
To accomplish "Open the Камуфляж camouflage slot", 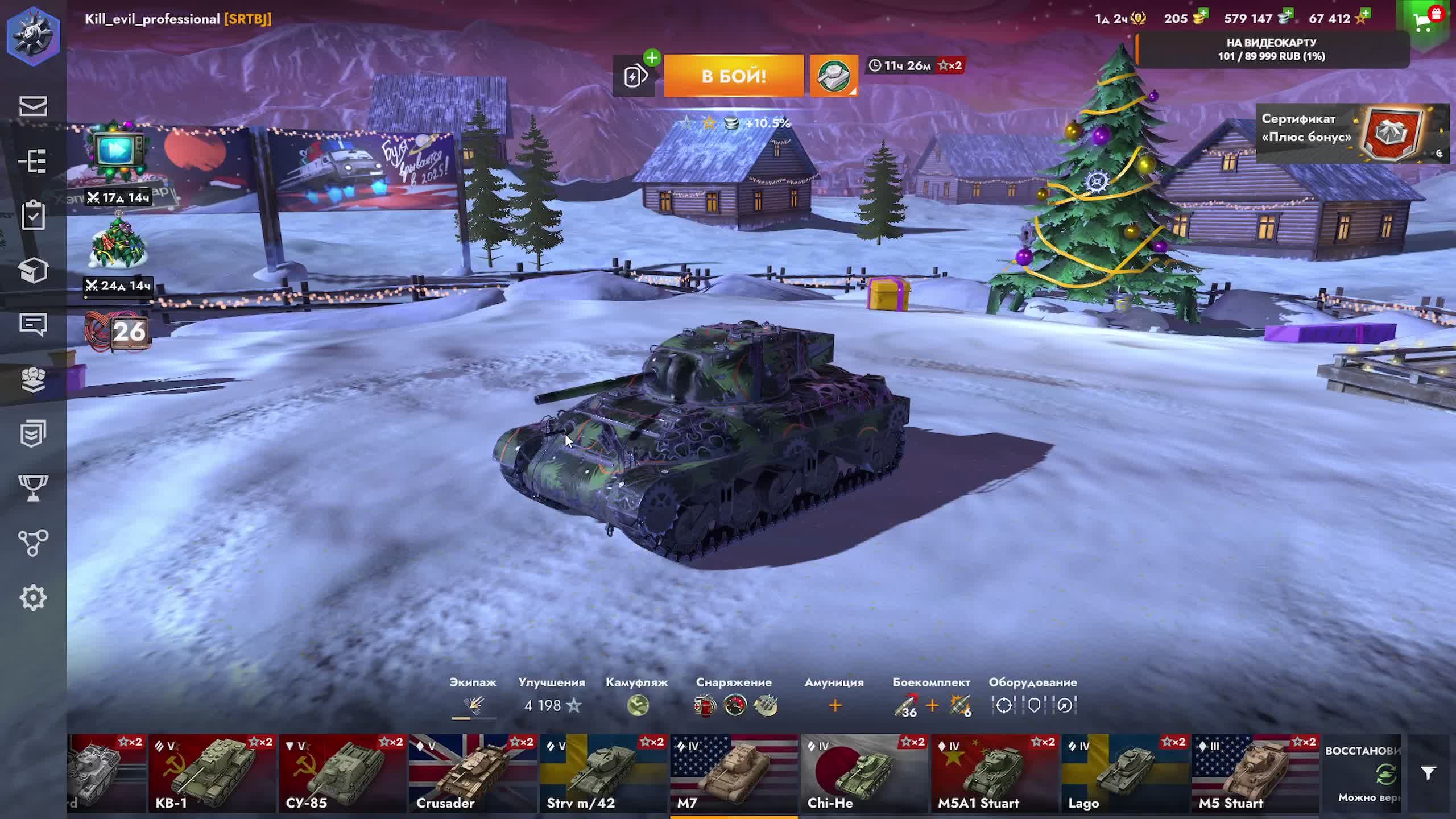I will point(638,705).
